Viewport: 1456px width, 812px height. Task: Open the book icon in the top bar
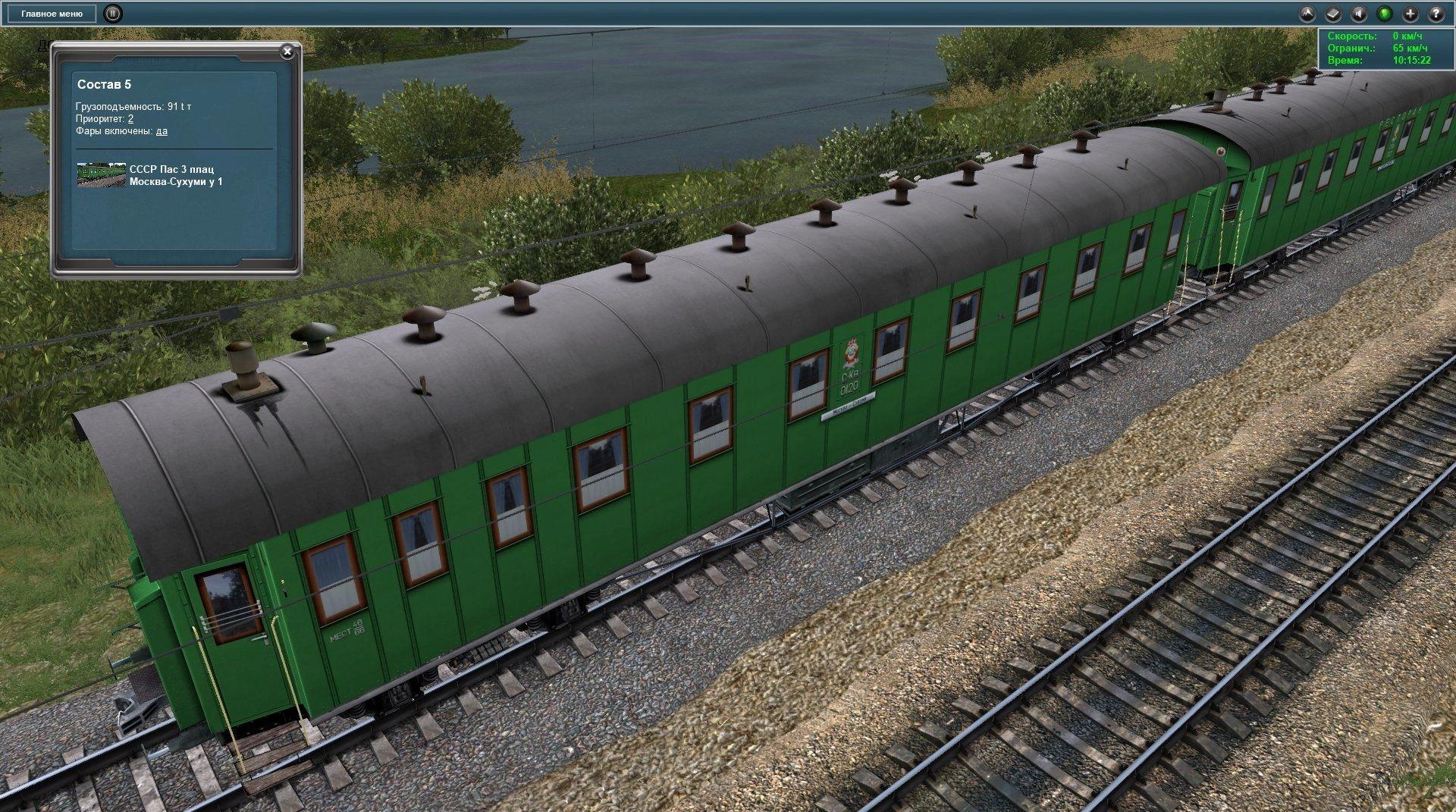coord(1334,14)
